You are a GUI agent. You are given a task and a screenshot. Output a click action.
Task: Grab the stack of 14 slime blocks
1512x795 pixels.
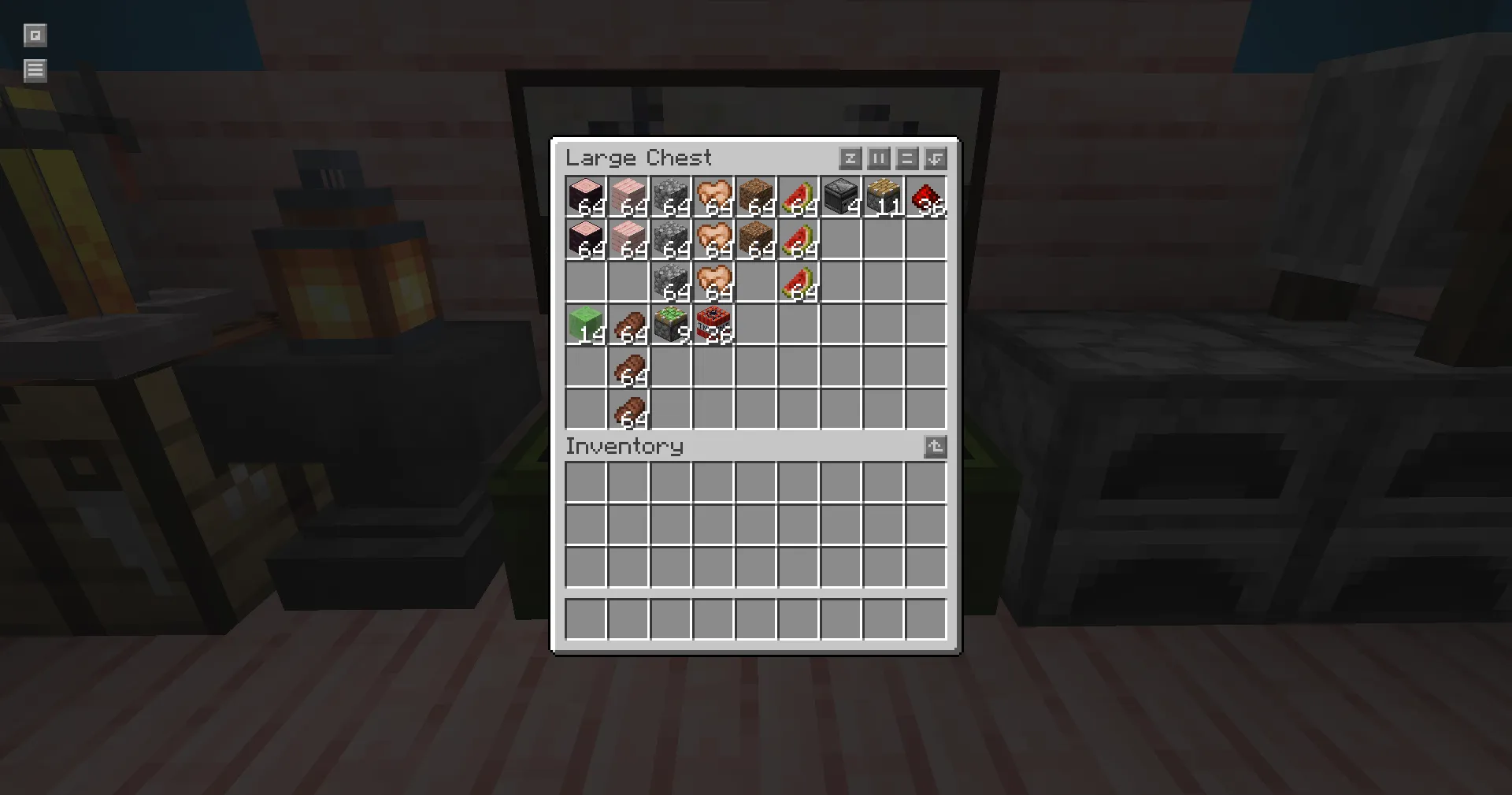click(585, 326)
